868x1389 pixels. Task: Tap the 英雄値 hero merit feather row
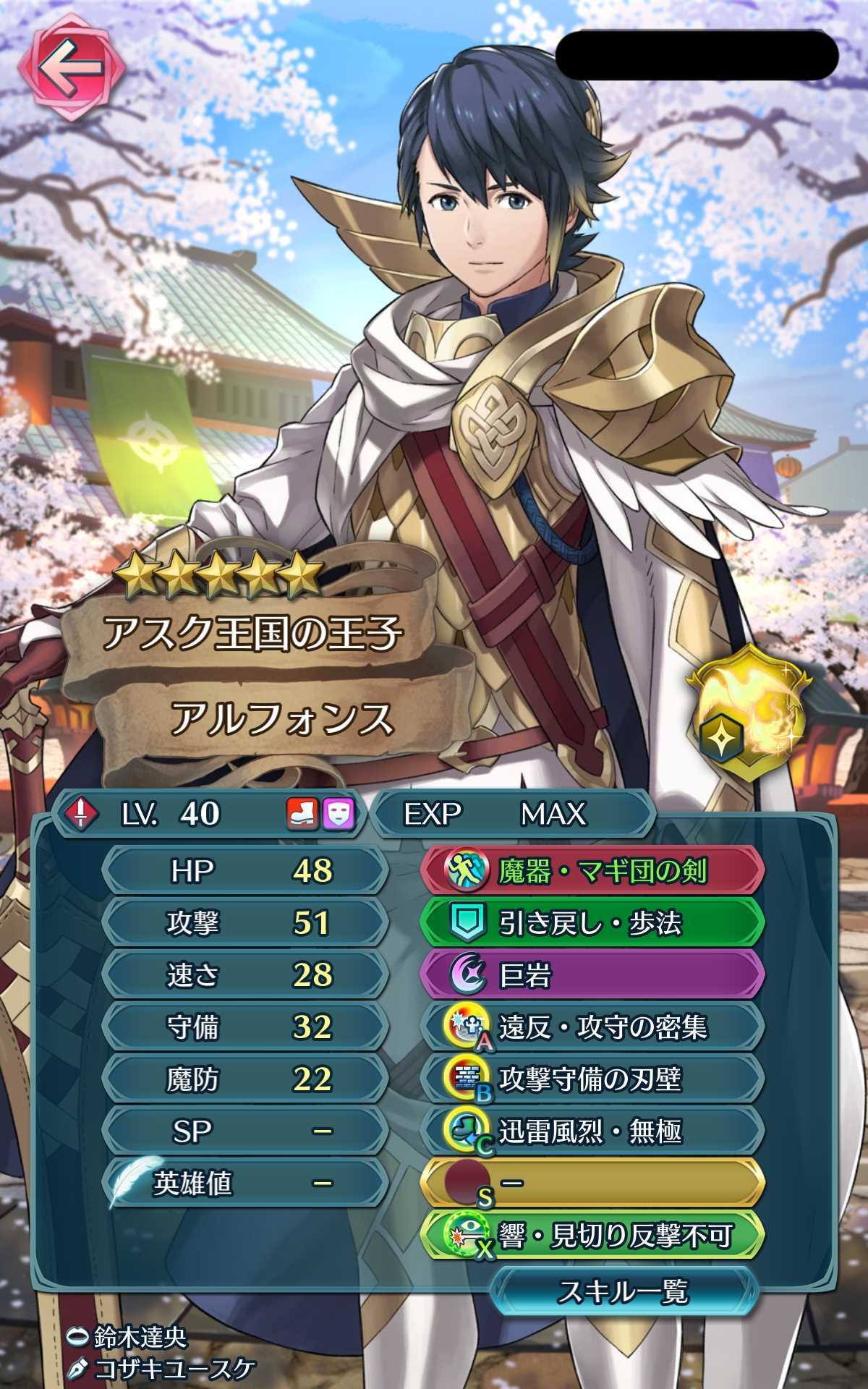coord(244,1184)
